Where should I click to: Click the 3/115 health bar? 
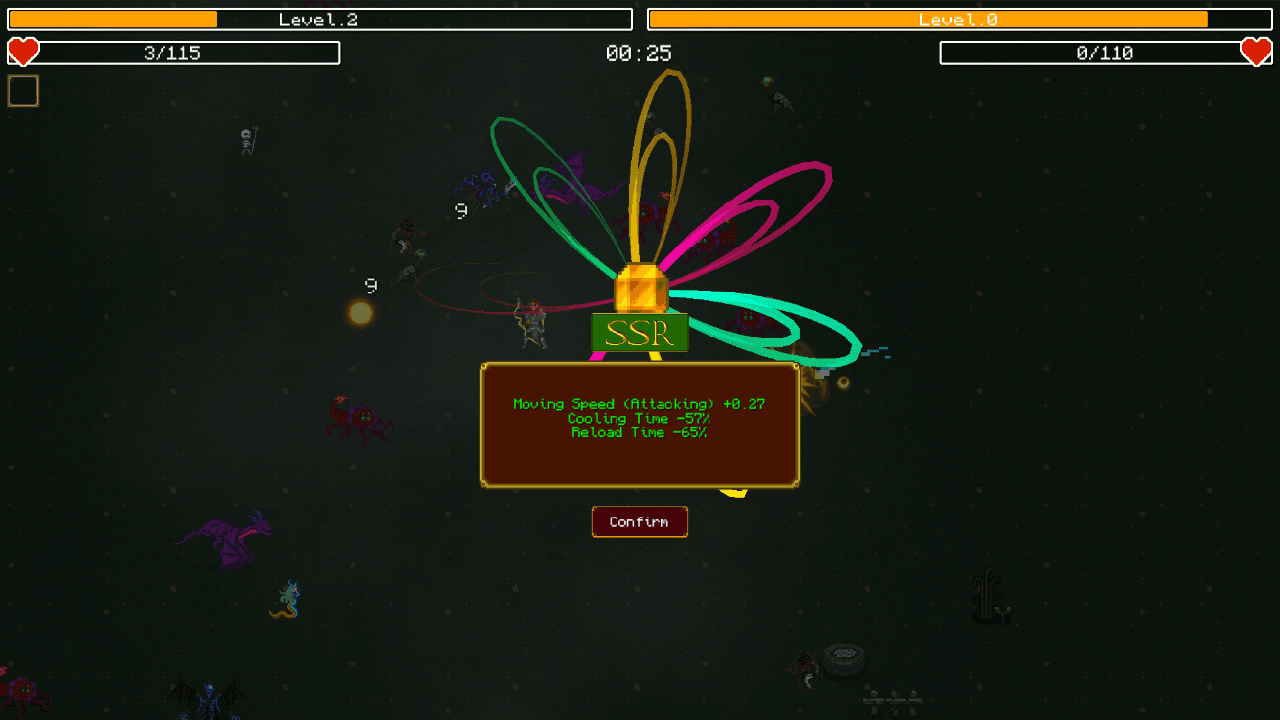(x=173, y=52)
